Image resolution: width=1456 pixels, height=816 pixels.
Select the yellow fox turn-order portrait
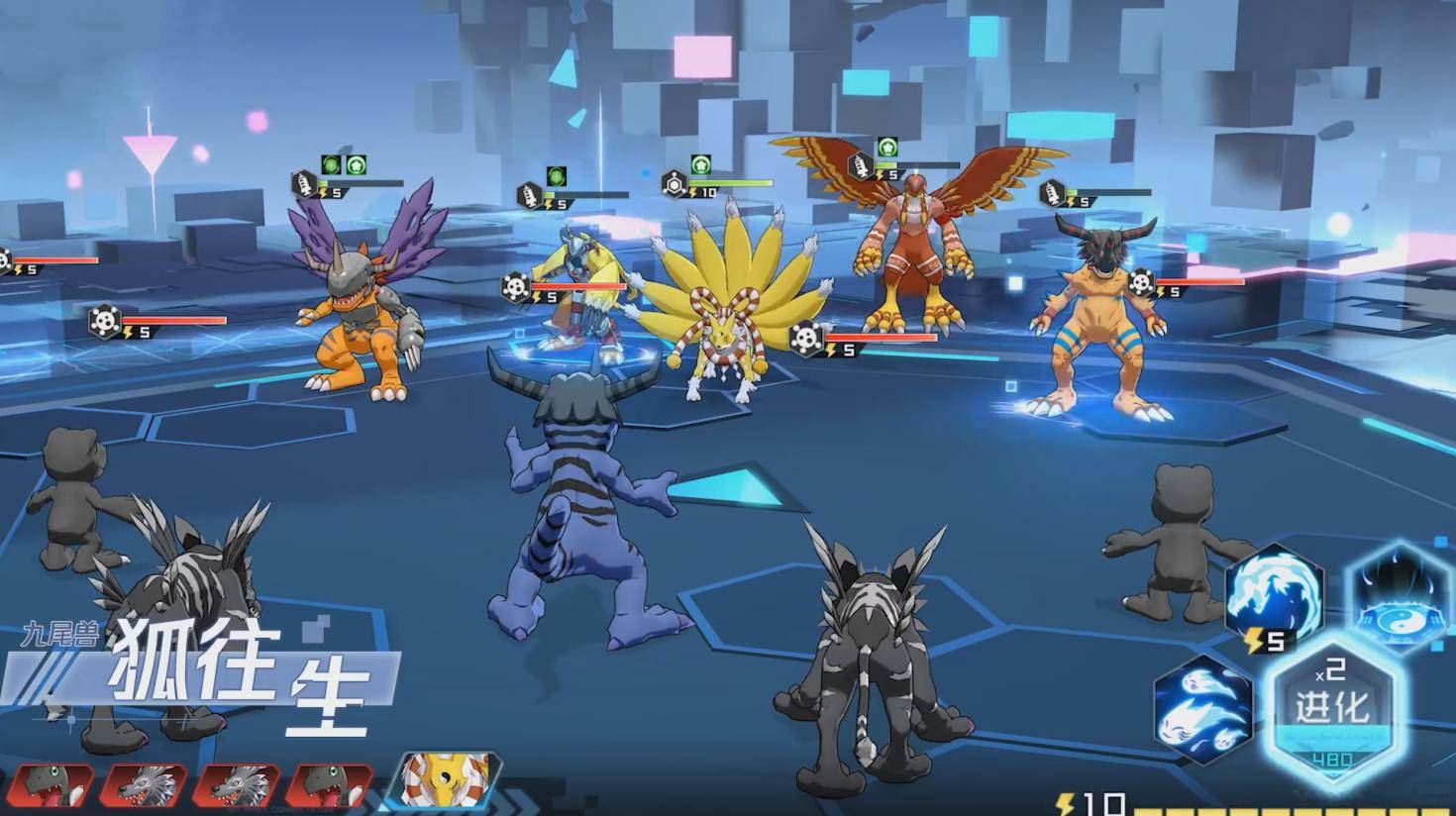click(x=448, y=782)
